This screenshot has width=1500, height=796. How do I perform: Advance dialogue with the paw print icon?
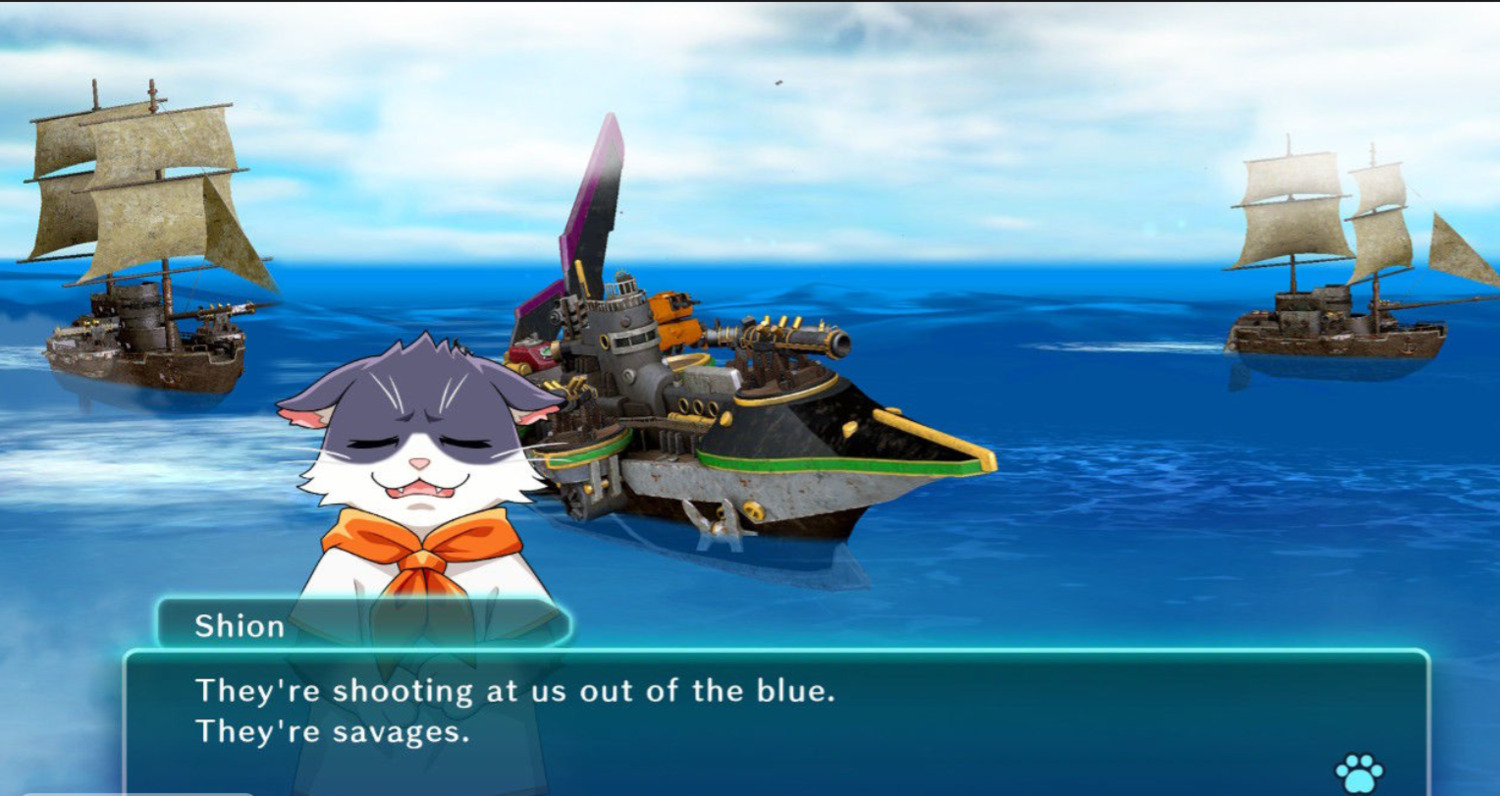click(1359, 772)
